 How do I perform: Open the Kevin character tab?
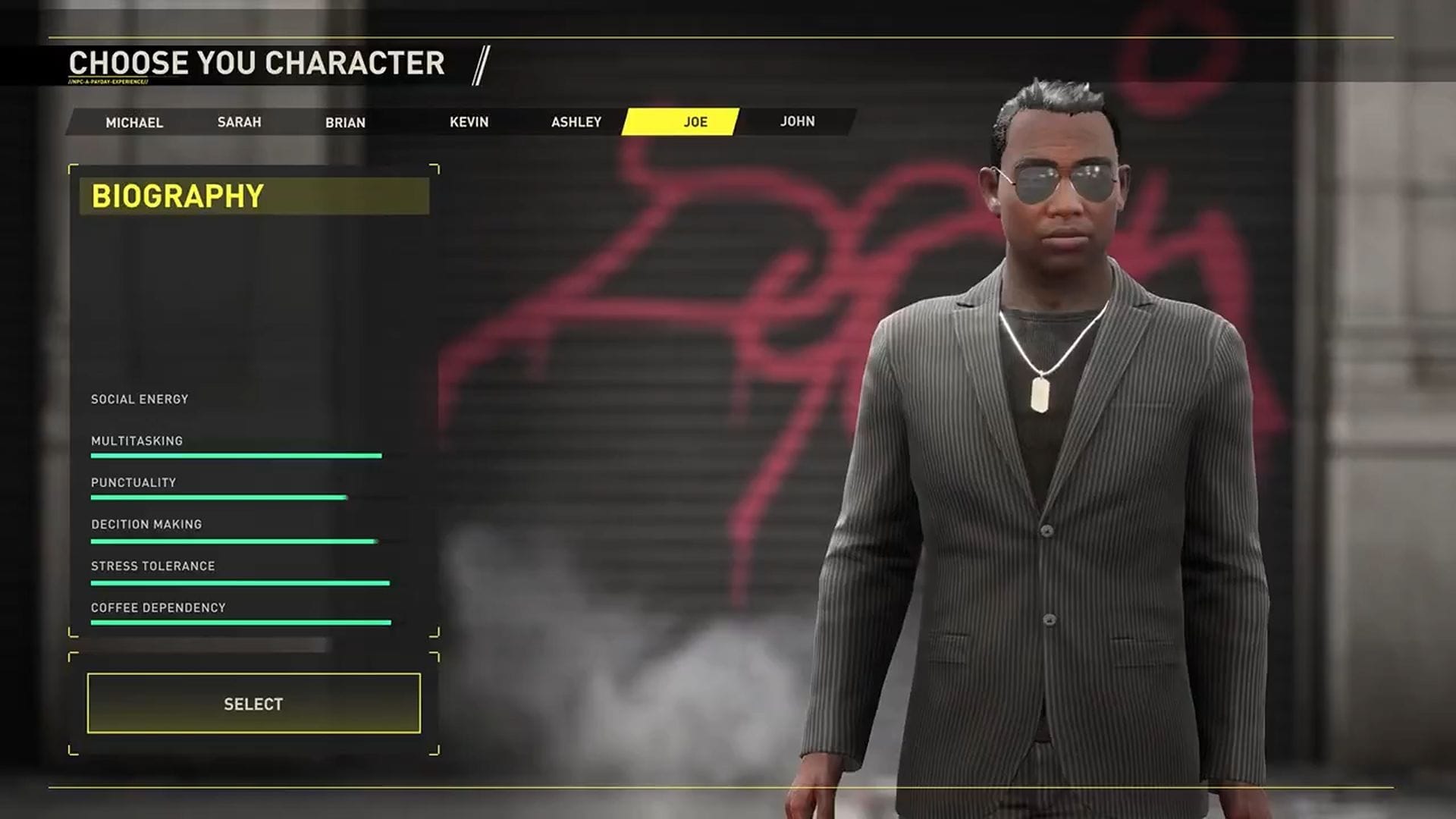coord(469,122)
